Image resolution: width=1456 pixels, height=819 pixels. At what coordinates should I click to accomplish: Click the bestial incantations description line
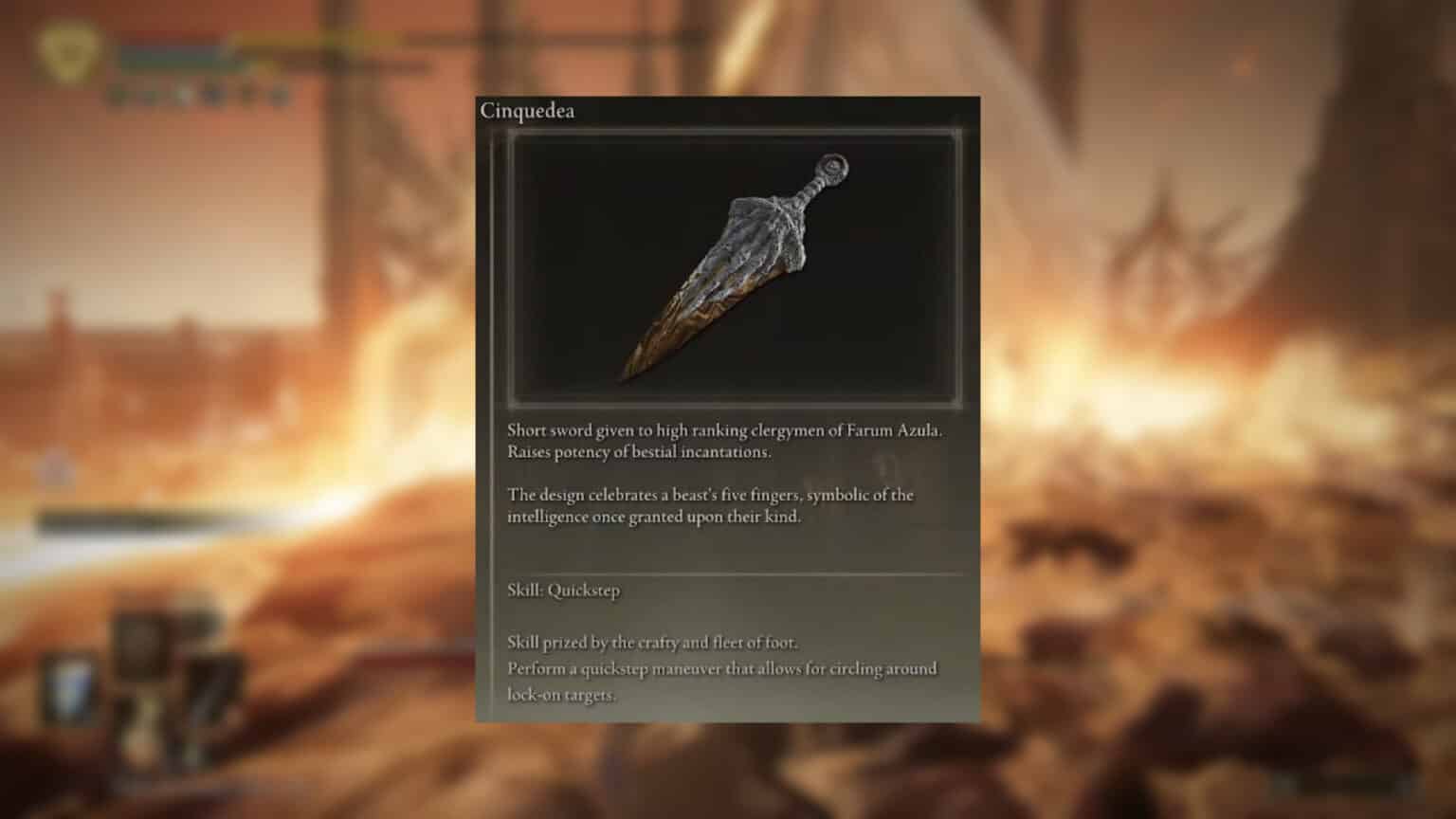point(636,452)
